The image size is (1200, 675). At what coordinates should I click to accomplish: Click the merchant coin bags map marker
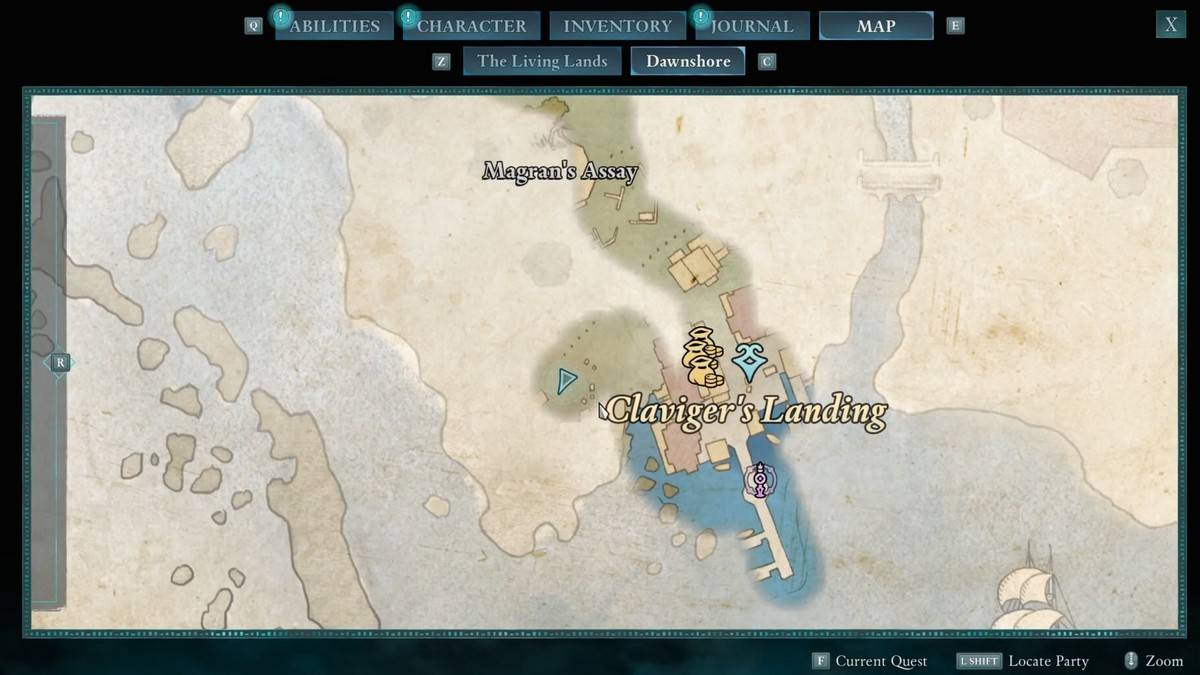point(702,357)
